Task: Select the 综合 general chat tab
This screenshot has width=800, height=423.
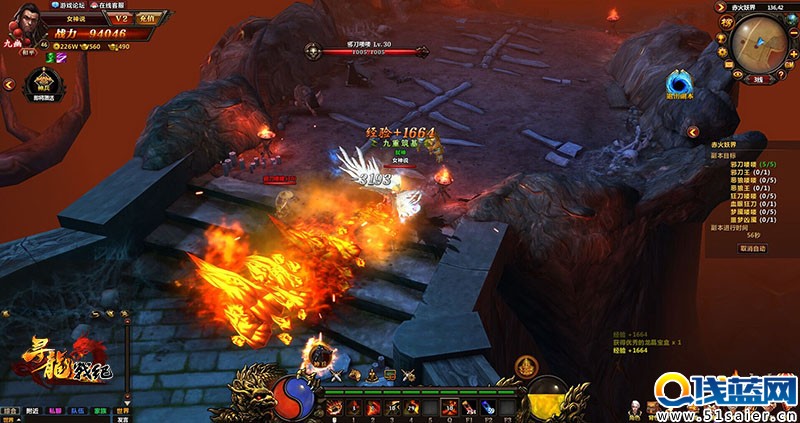Action: [10, 410]
